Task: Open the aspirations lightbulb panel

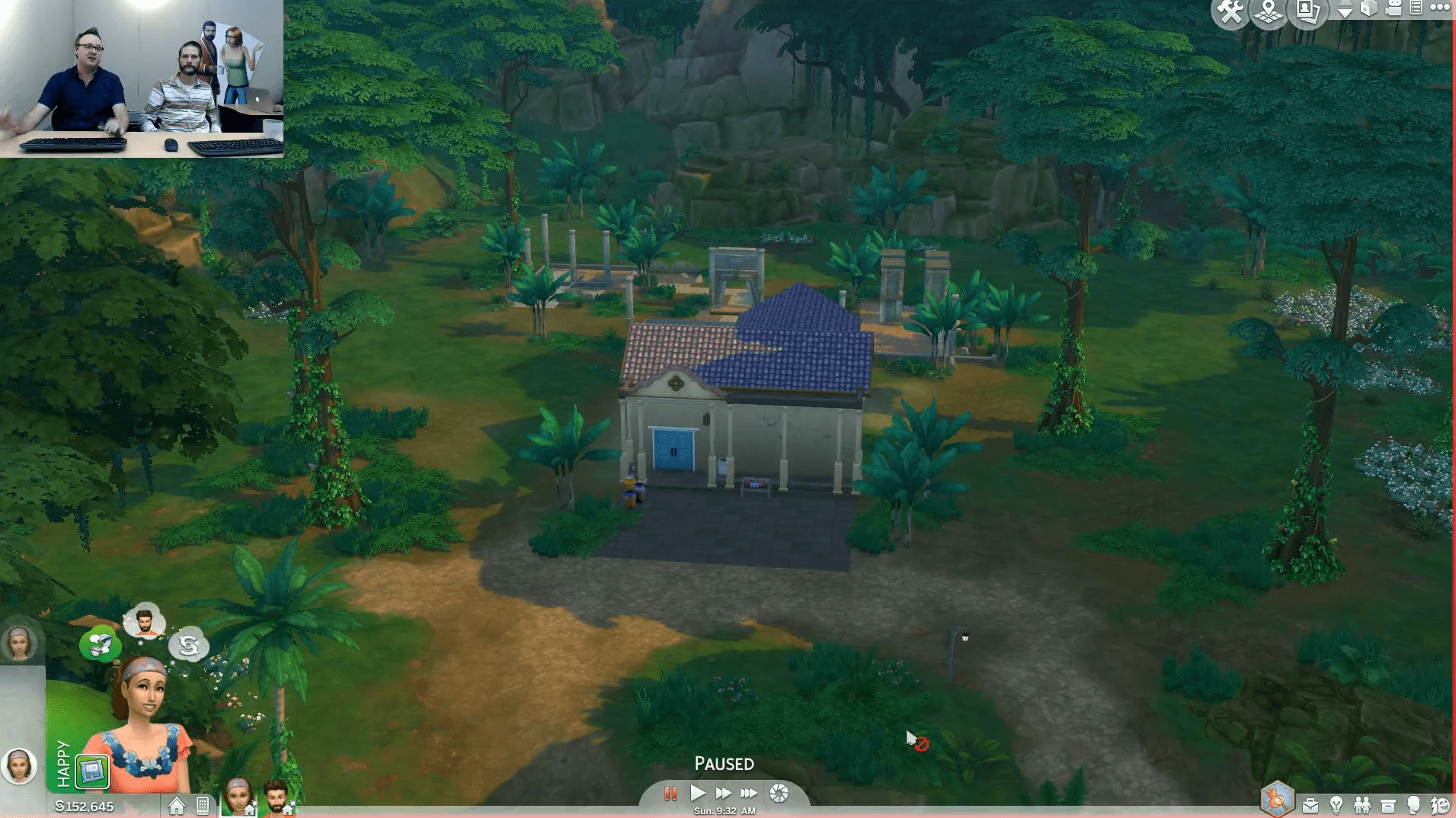Action: (1336, 804)
